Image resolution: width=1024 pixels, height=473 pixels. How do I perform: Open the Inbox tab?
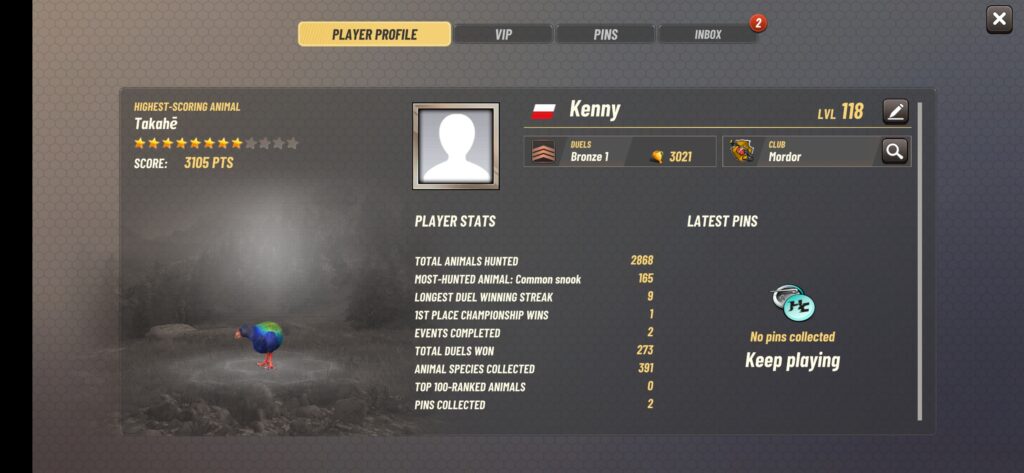click(707, 34)
